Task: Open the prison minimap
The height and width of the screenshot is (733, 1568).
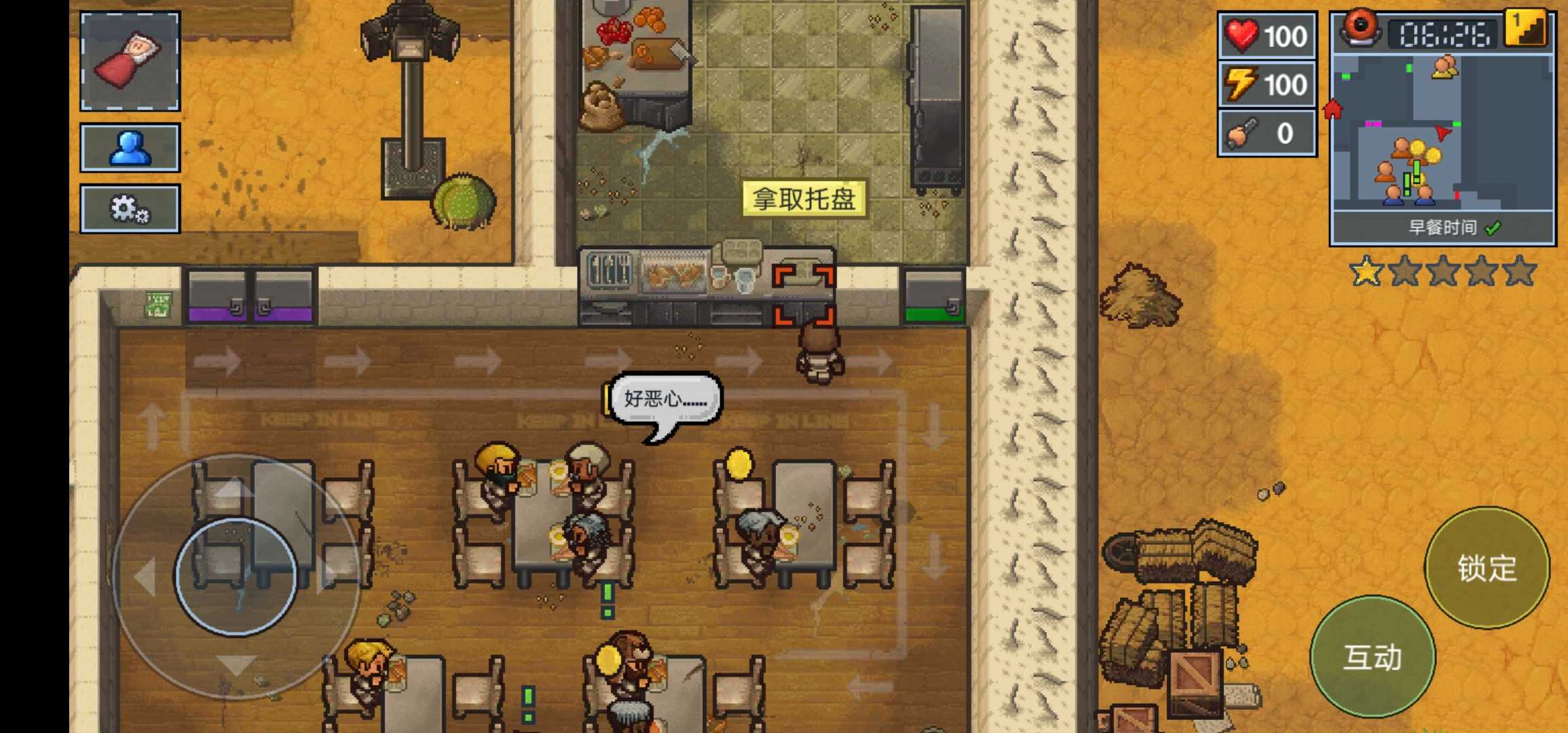Action: [1442, 132]
